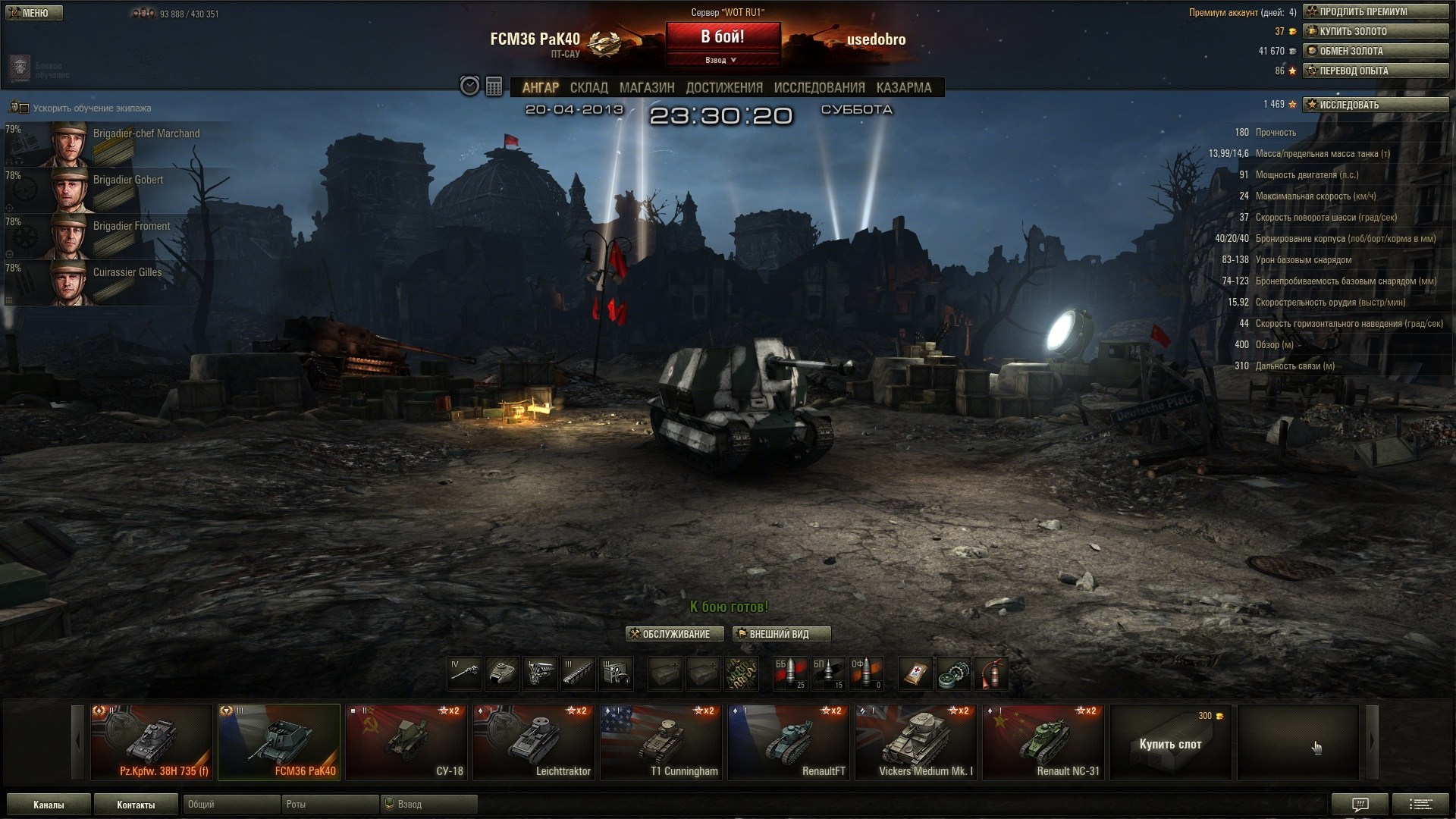Show the ИССЛЕДОВАНИЯ tab
Viewport: 1456px width, 819px height.
pos(819,88)
